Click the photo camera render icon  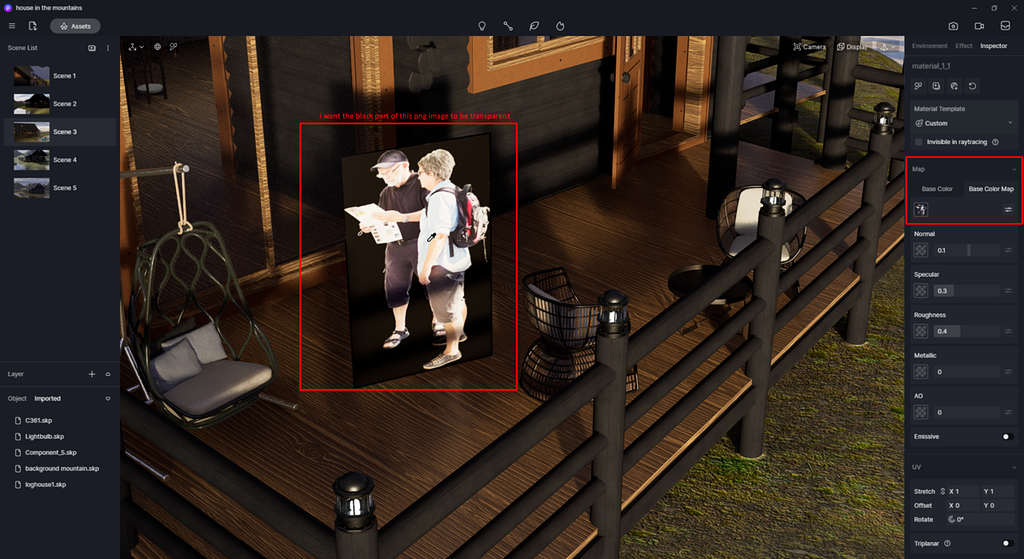coord(953,26)
